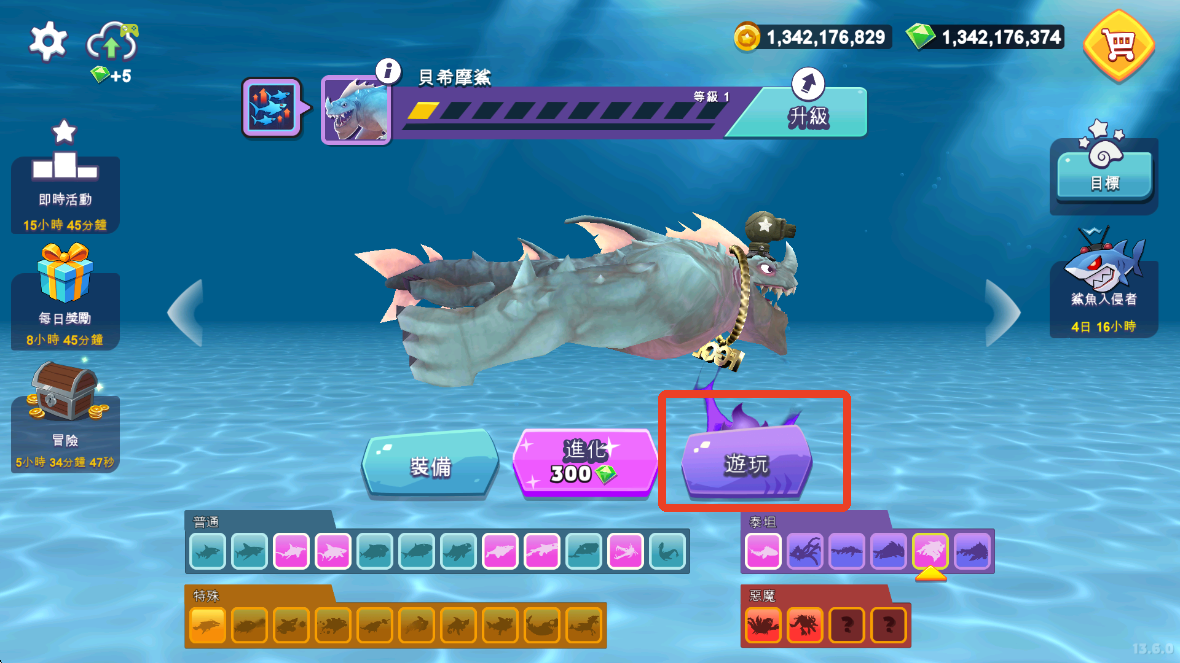Switch to the previous shark with left arrow

[186, 312]
